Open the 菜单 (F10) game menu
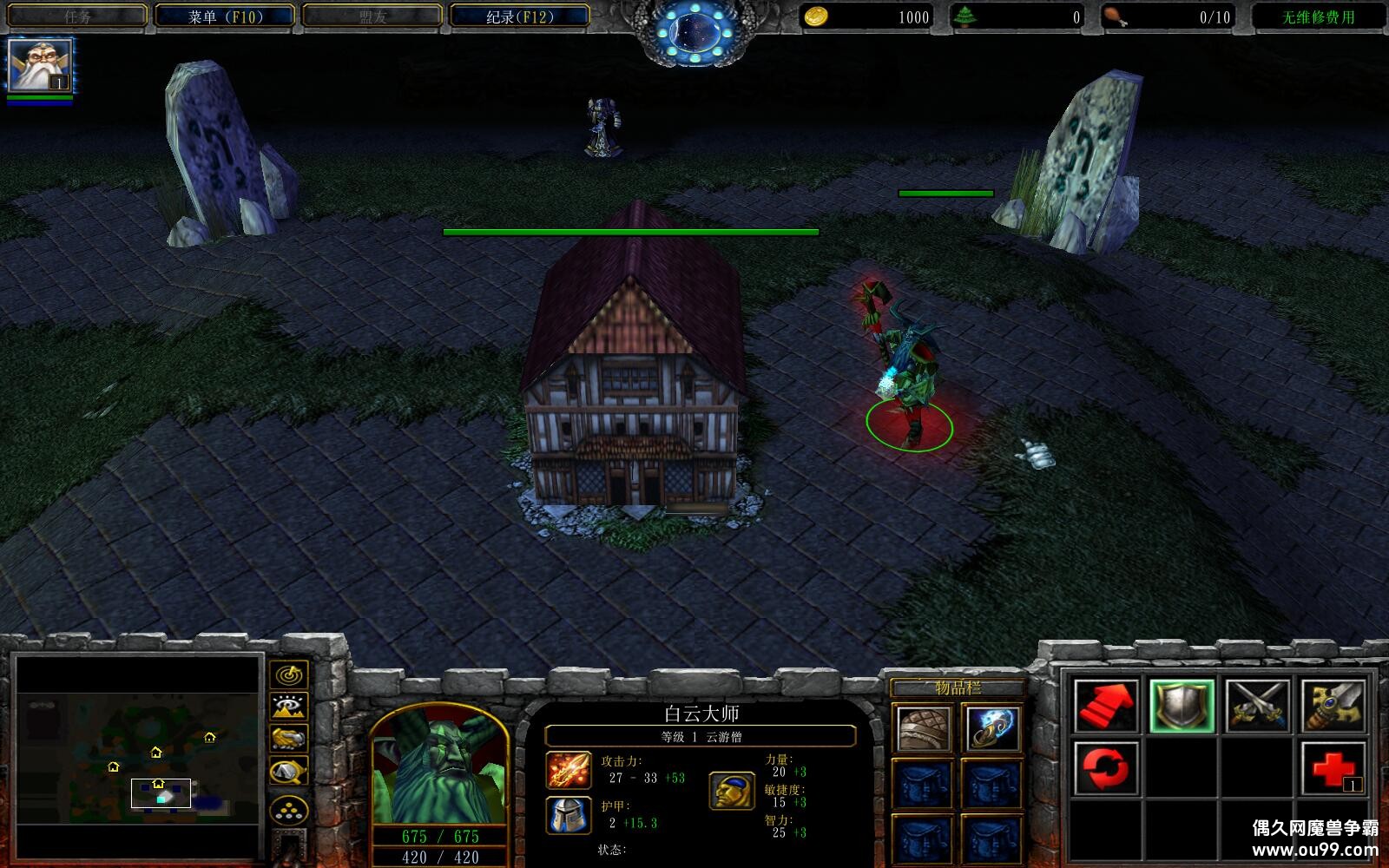The image size is (1389, 868). (x=225, y=16)
